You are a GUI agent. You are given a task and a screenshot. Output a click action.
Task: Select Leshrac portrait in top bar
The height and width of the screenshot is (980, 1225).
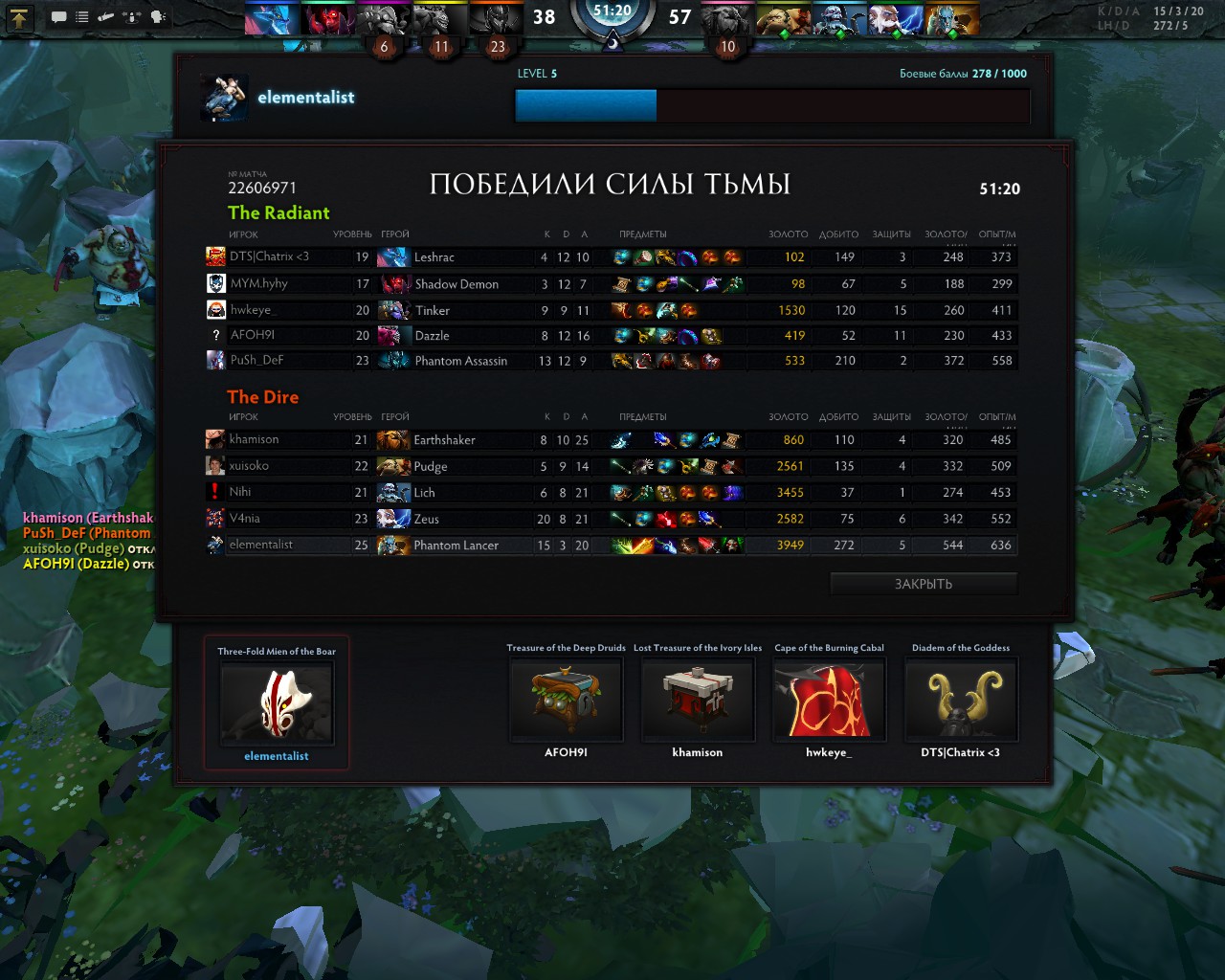[271, 19]
